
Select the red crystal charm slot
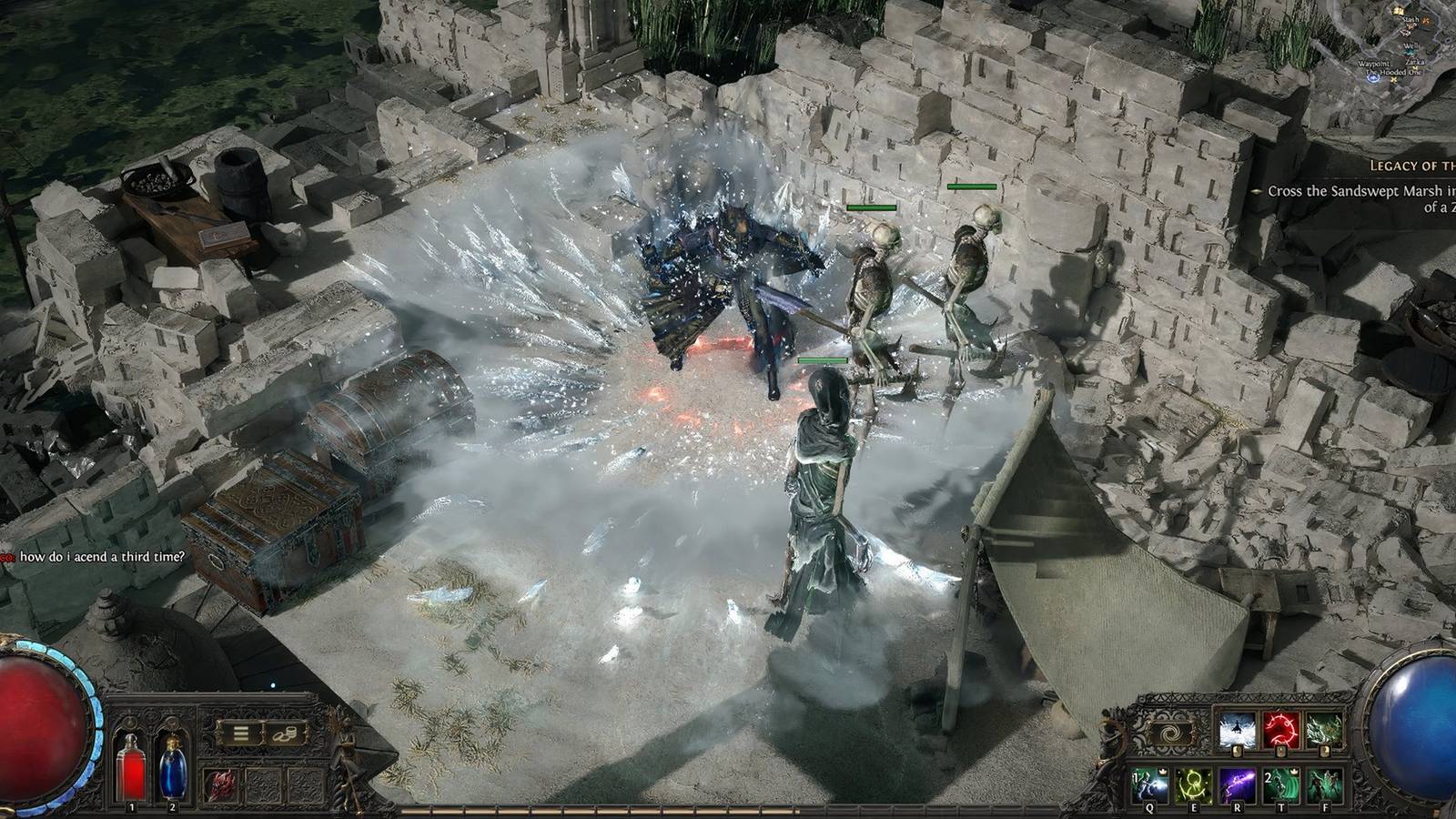click(221, 784)
